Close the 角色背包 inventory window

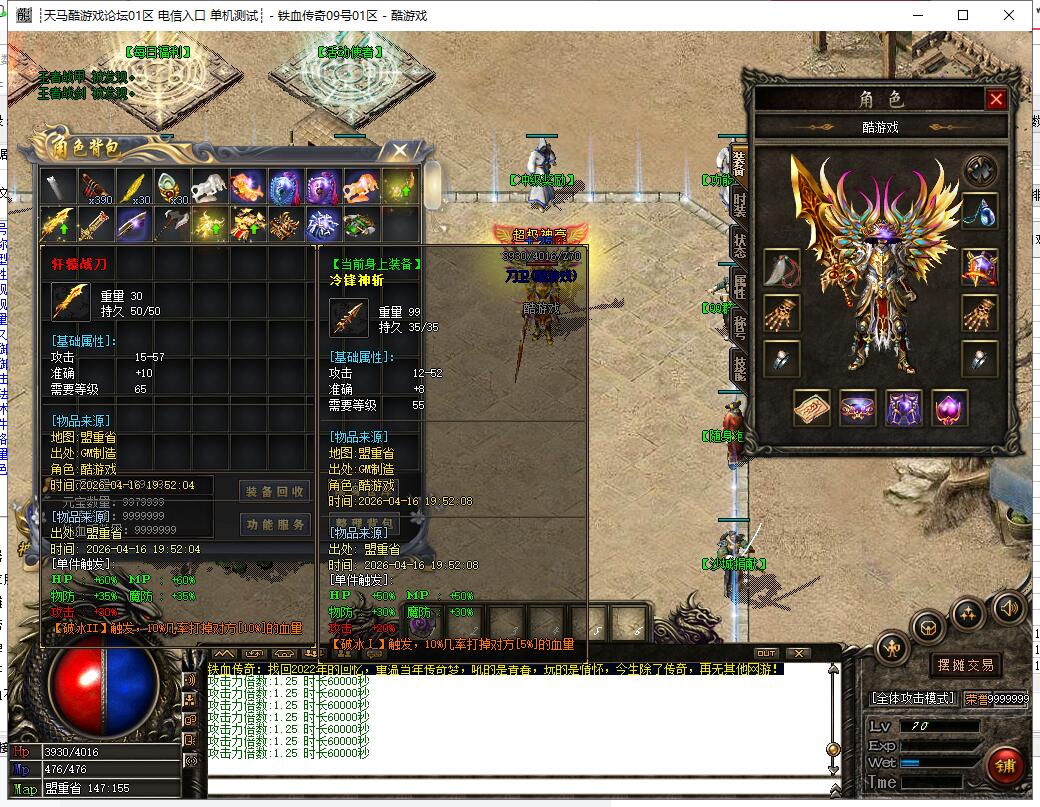click(x=400, y=151)
